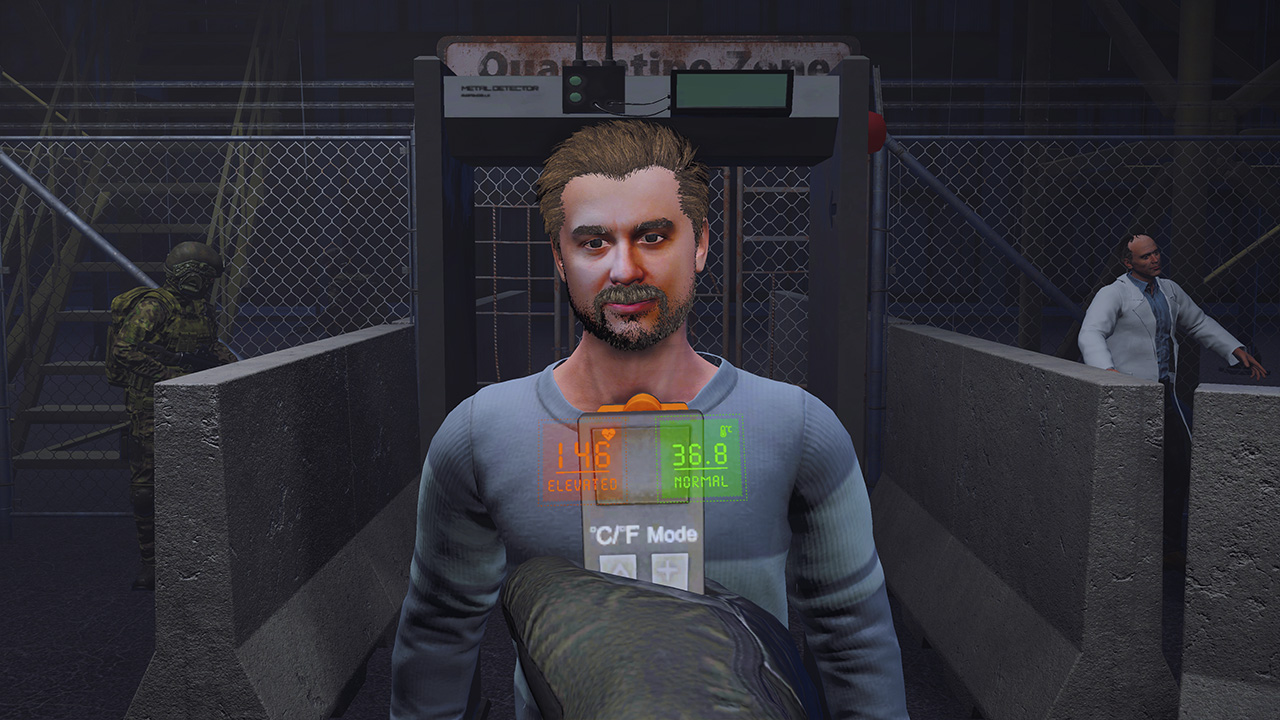Click the thermometer °C icon in the green panel
The height and width of the screenshot is (720, 1280).
pos(725,431)
